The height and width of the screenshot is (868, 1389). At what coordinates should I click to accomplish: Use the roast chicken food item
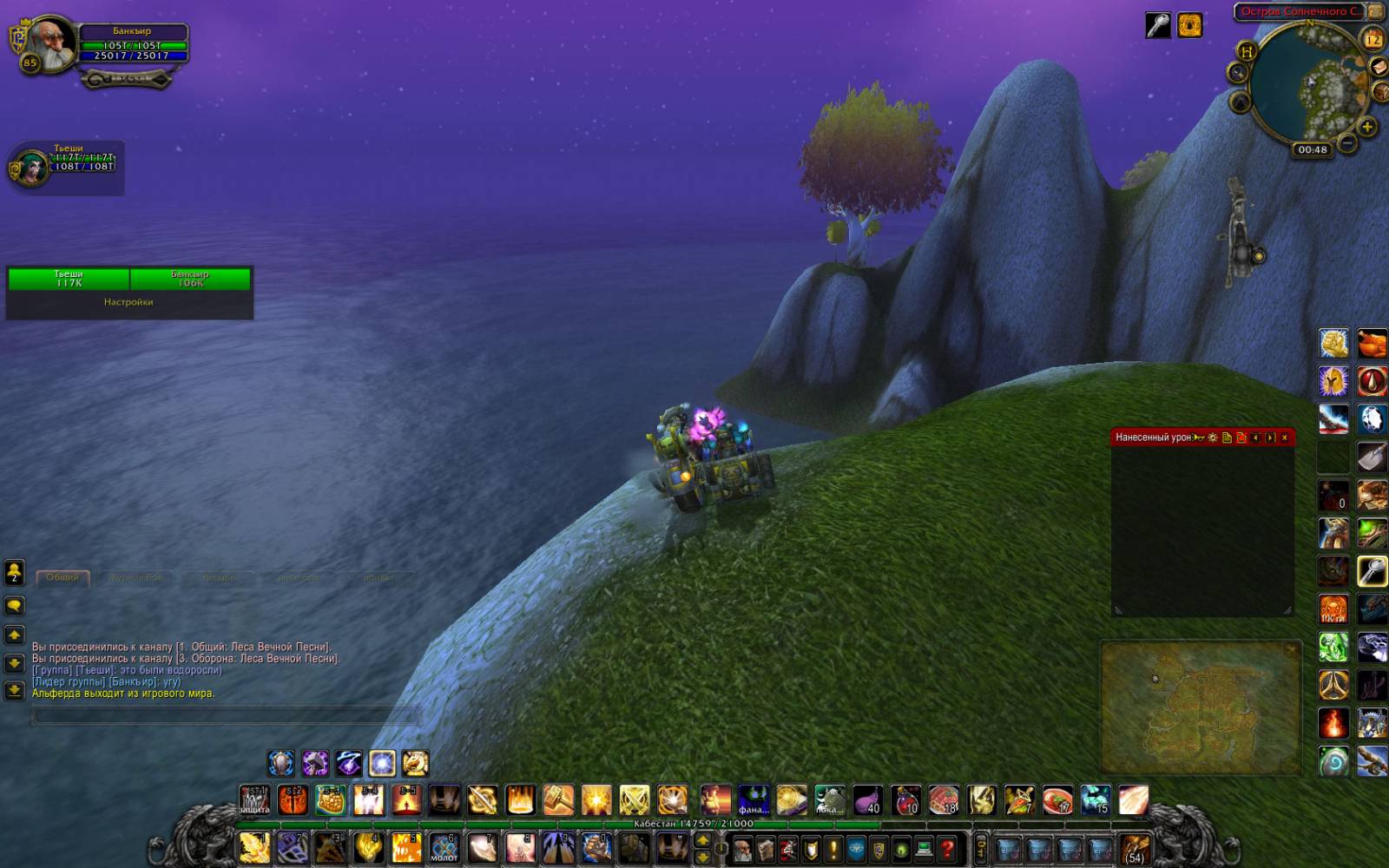1372,344
